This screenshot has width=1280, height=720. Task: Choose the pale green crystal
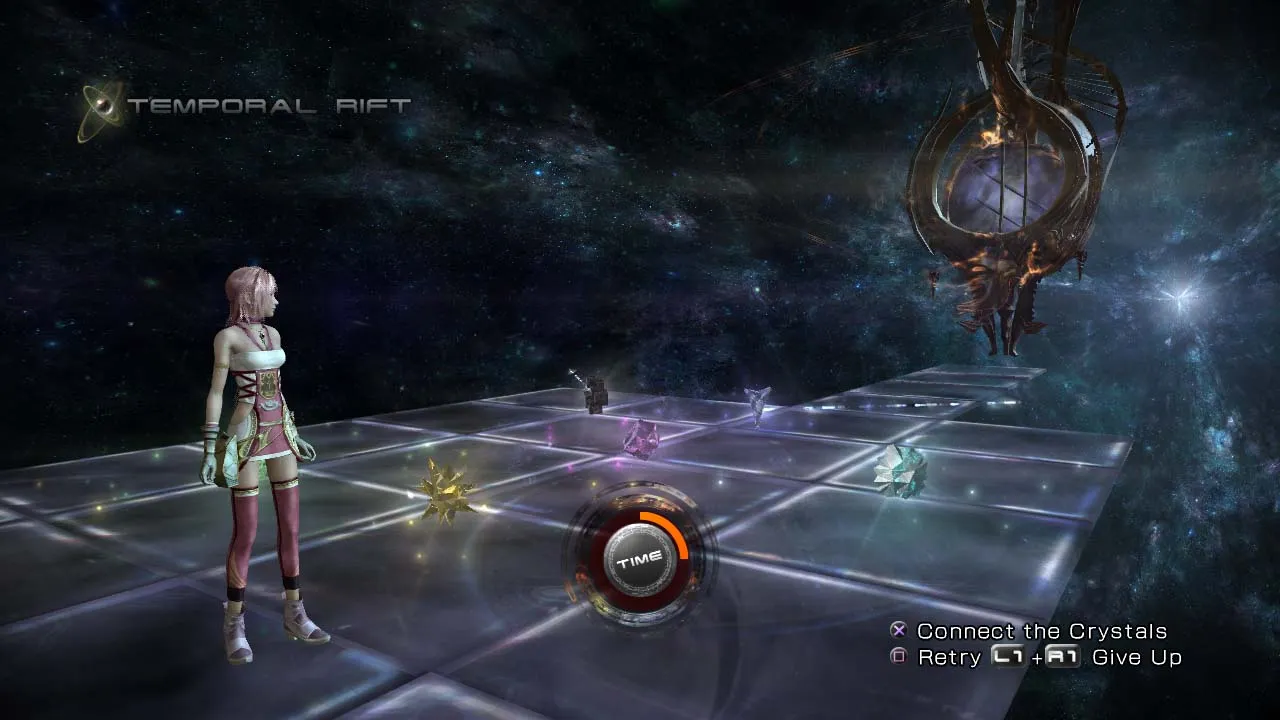point(899,470)
